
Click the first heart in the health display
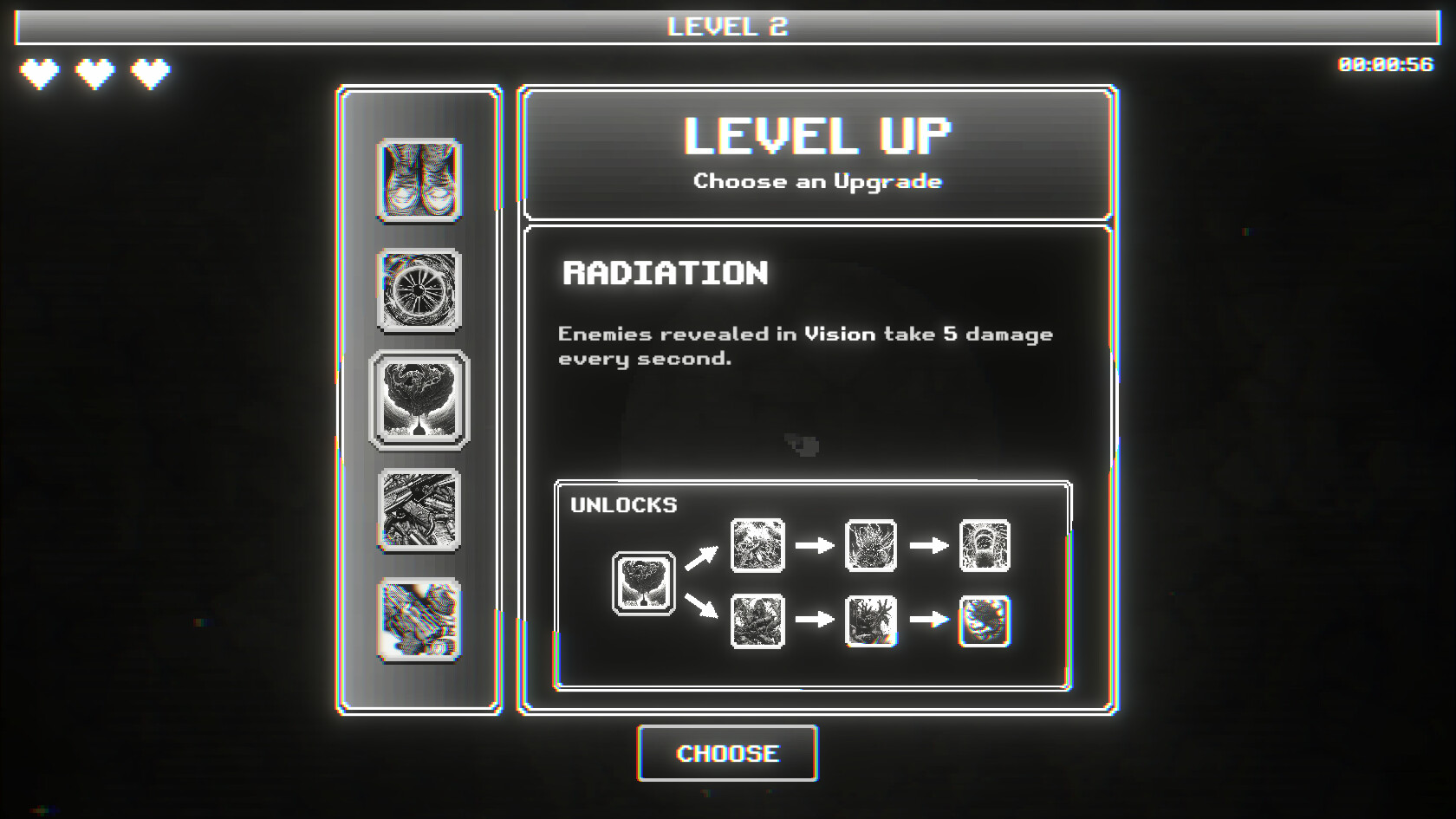pos(38,75)
